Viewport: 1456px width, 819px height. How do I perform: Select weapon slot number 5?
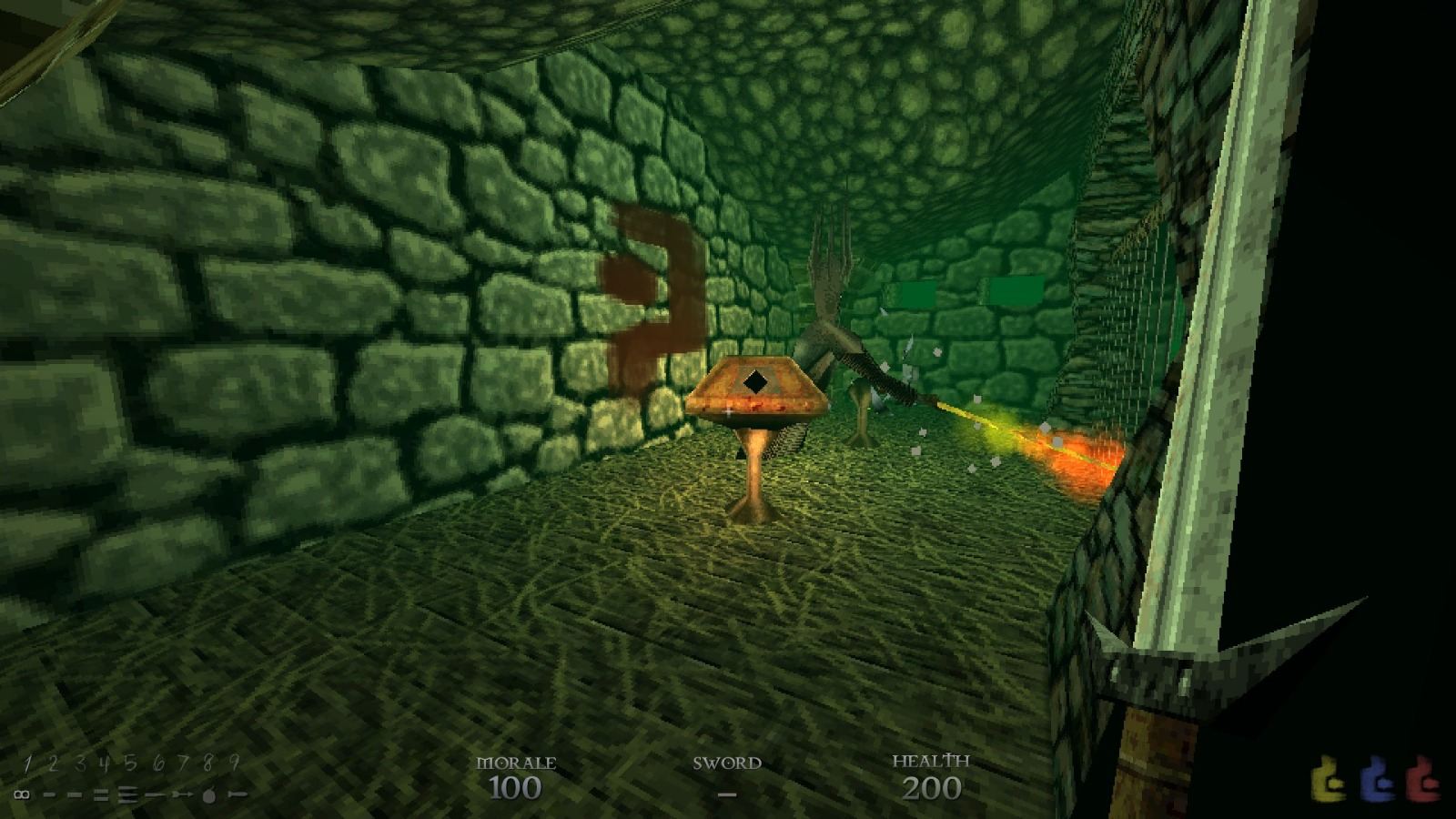click(x=130, y=763)
